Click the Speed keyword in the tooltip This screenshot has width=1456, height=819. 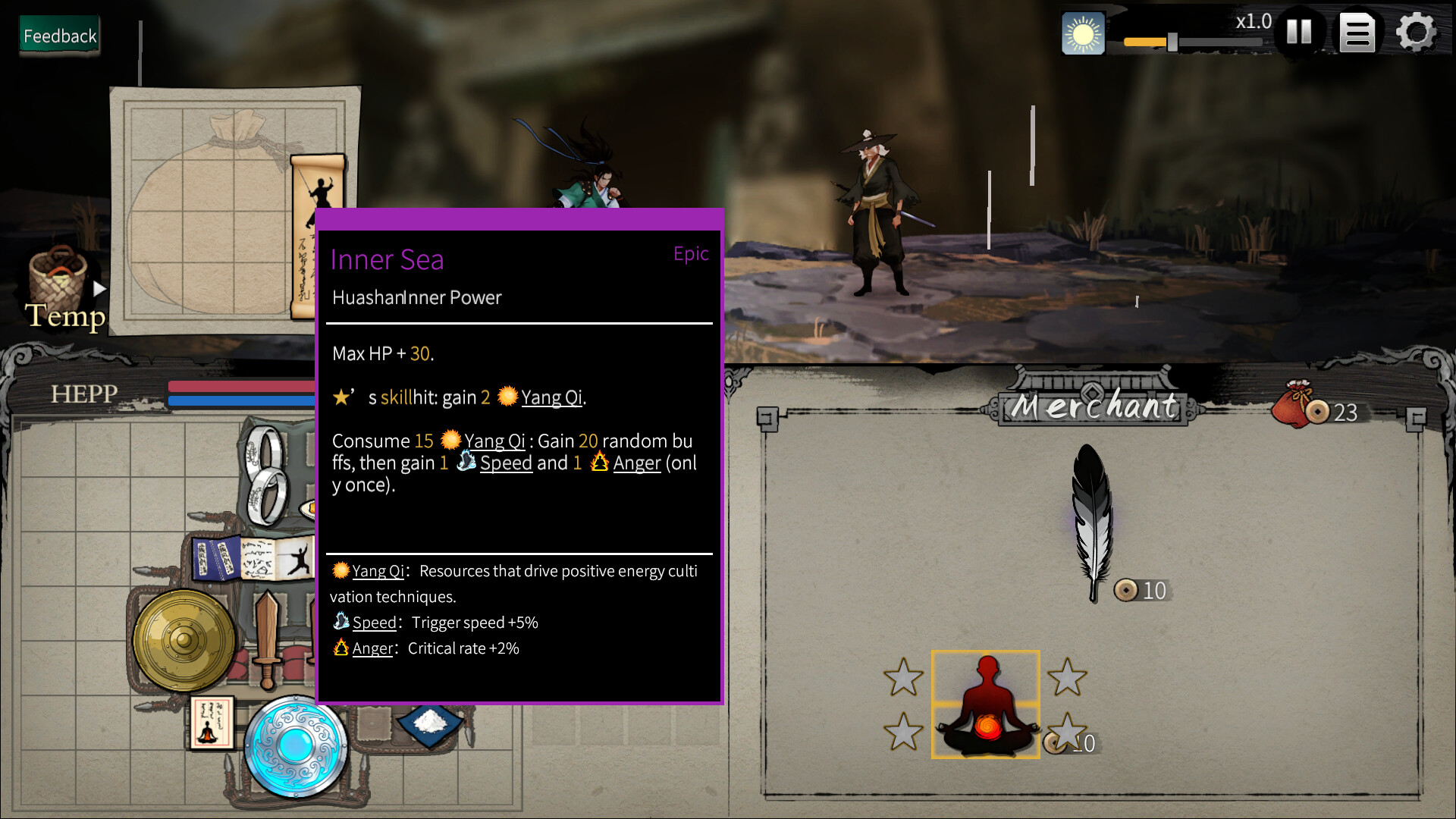506,463
